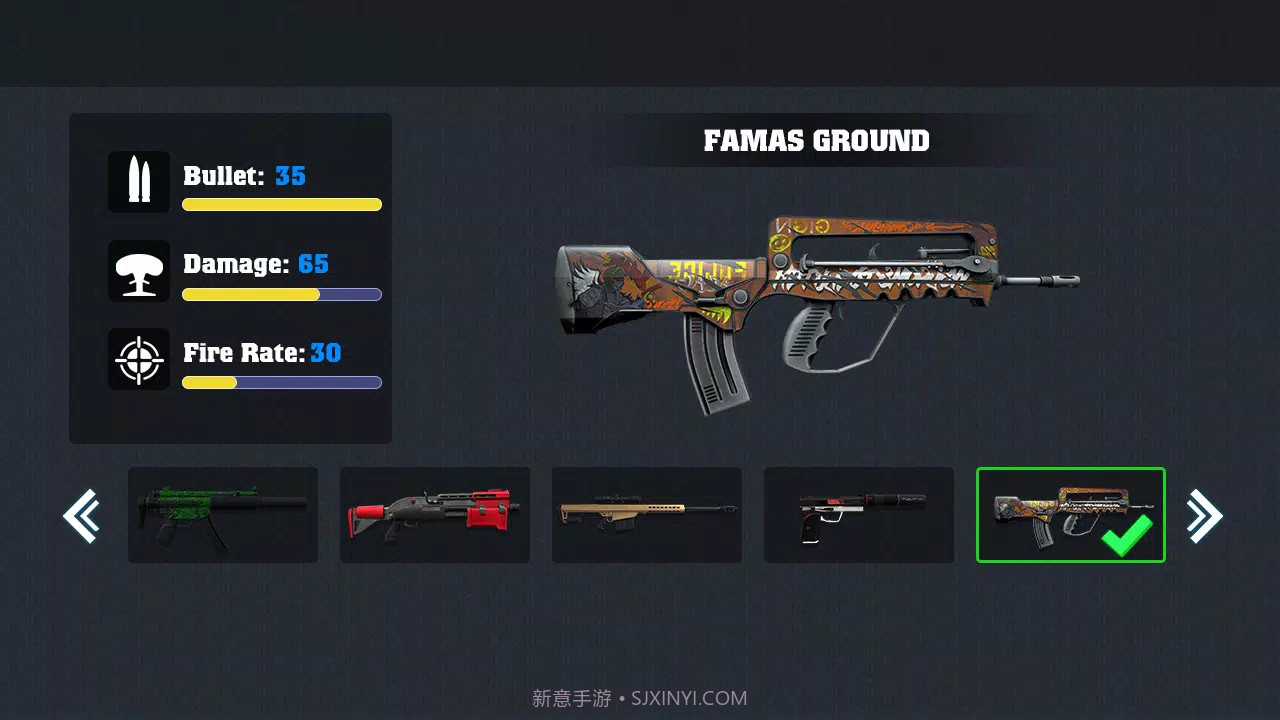Go to the previous weapons with left arrow
Viewport: 1280px width, 720px height.
[81, 516]
